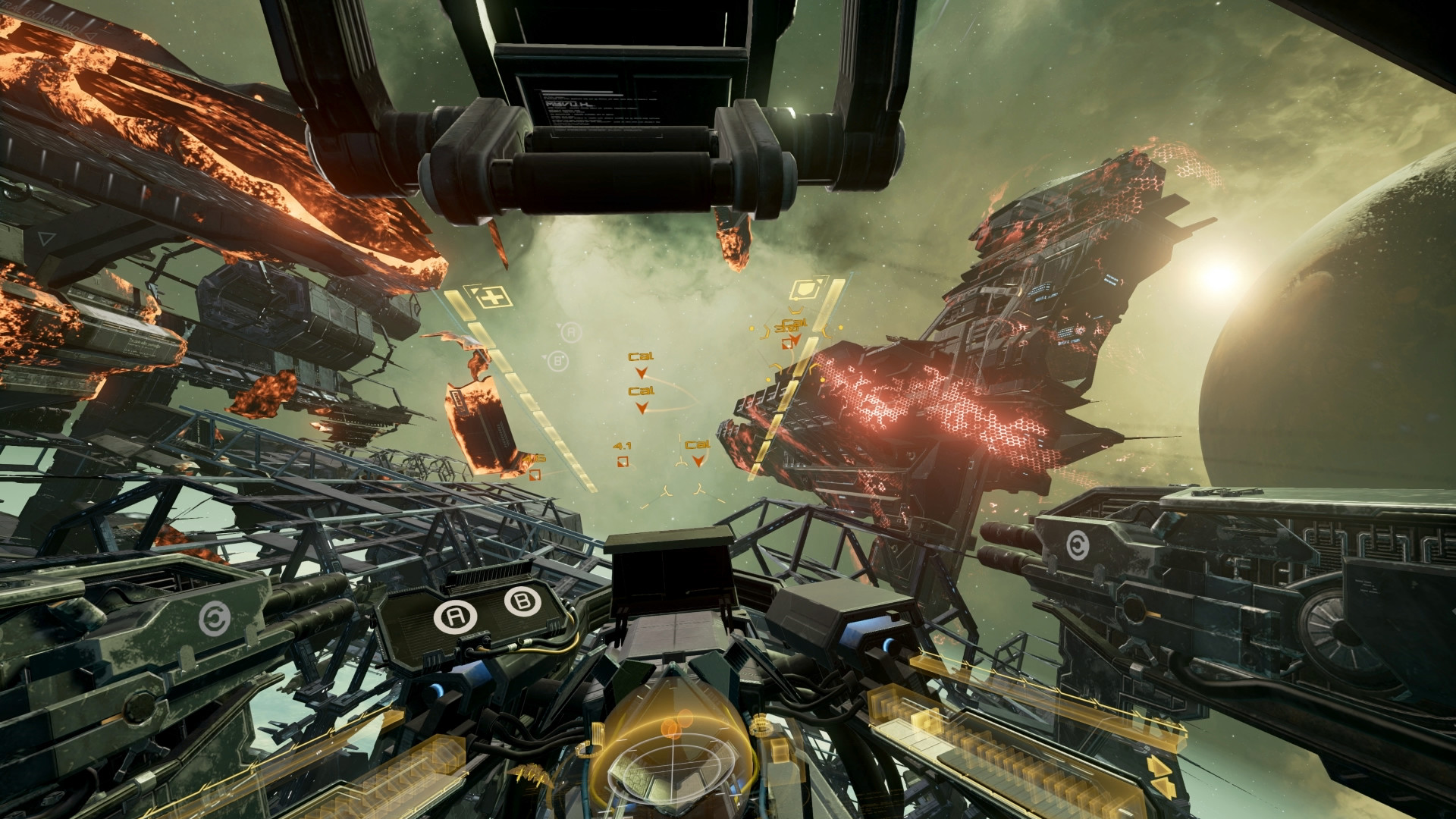The image size is (1456, 819).
Task: Select the orange square waypoint below the chevrons
Action: (x=787, y=344)
